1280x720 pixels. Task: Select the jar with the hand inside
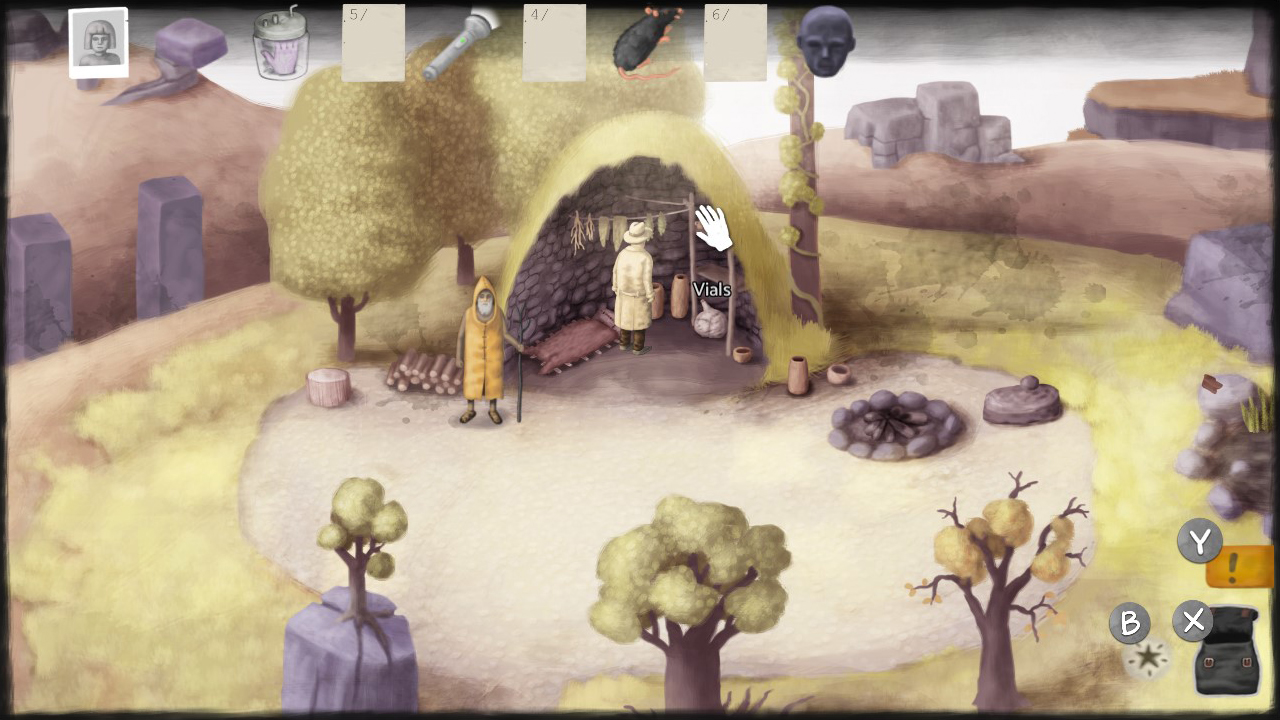click(279, 45)
